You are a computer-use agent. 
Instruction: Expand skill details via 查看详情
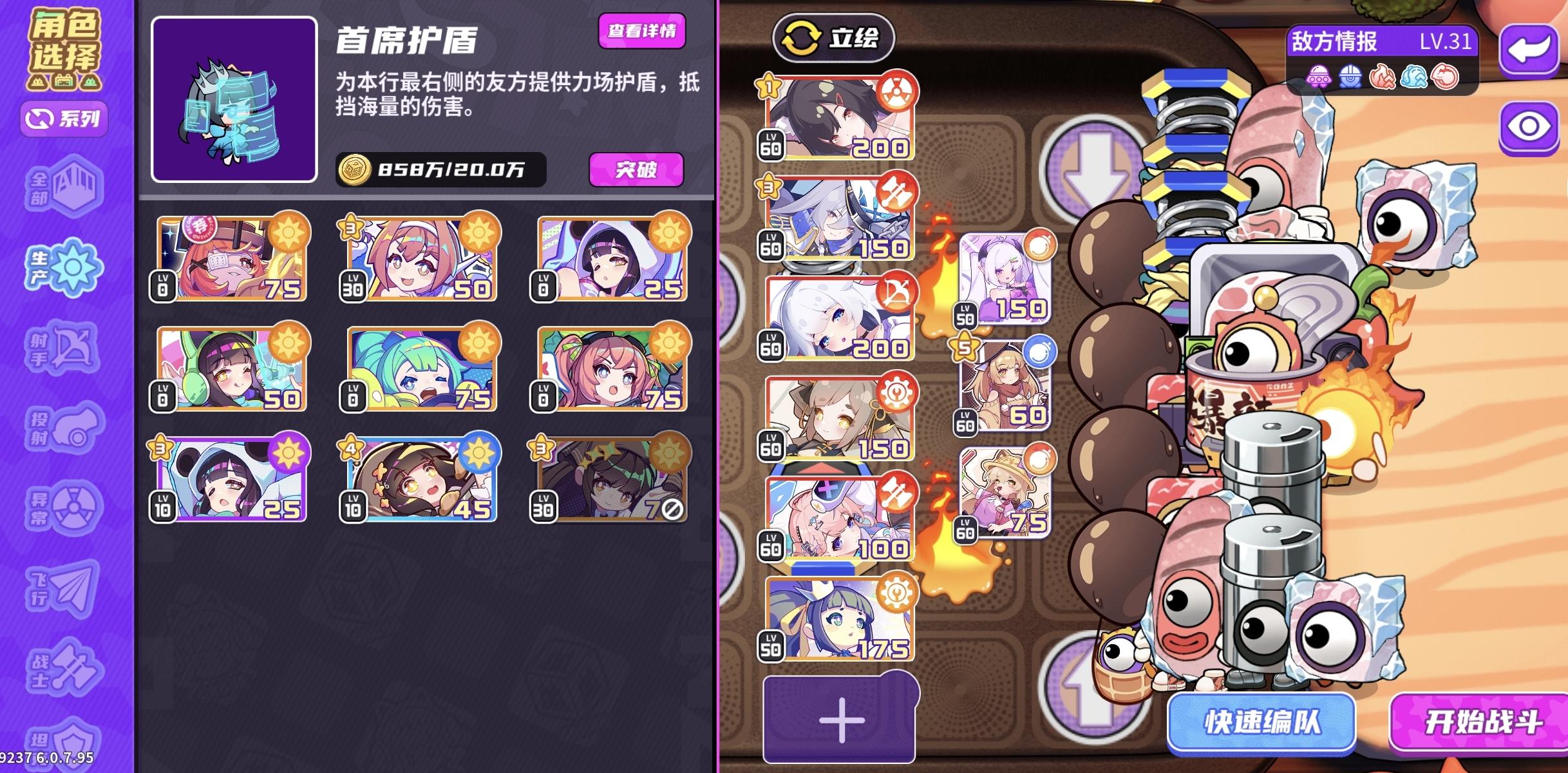(x=643, y=30)
